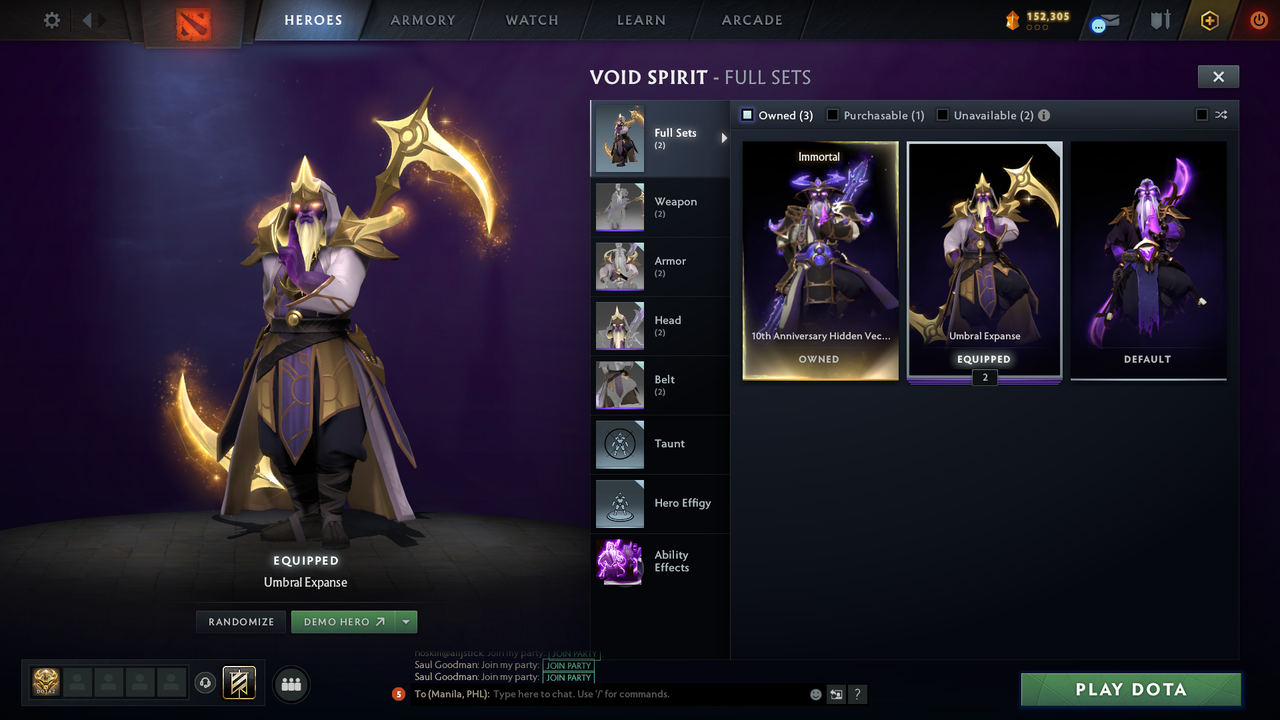Select the Hero Effigy category

(660, 504)
